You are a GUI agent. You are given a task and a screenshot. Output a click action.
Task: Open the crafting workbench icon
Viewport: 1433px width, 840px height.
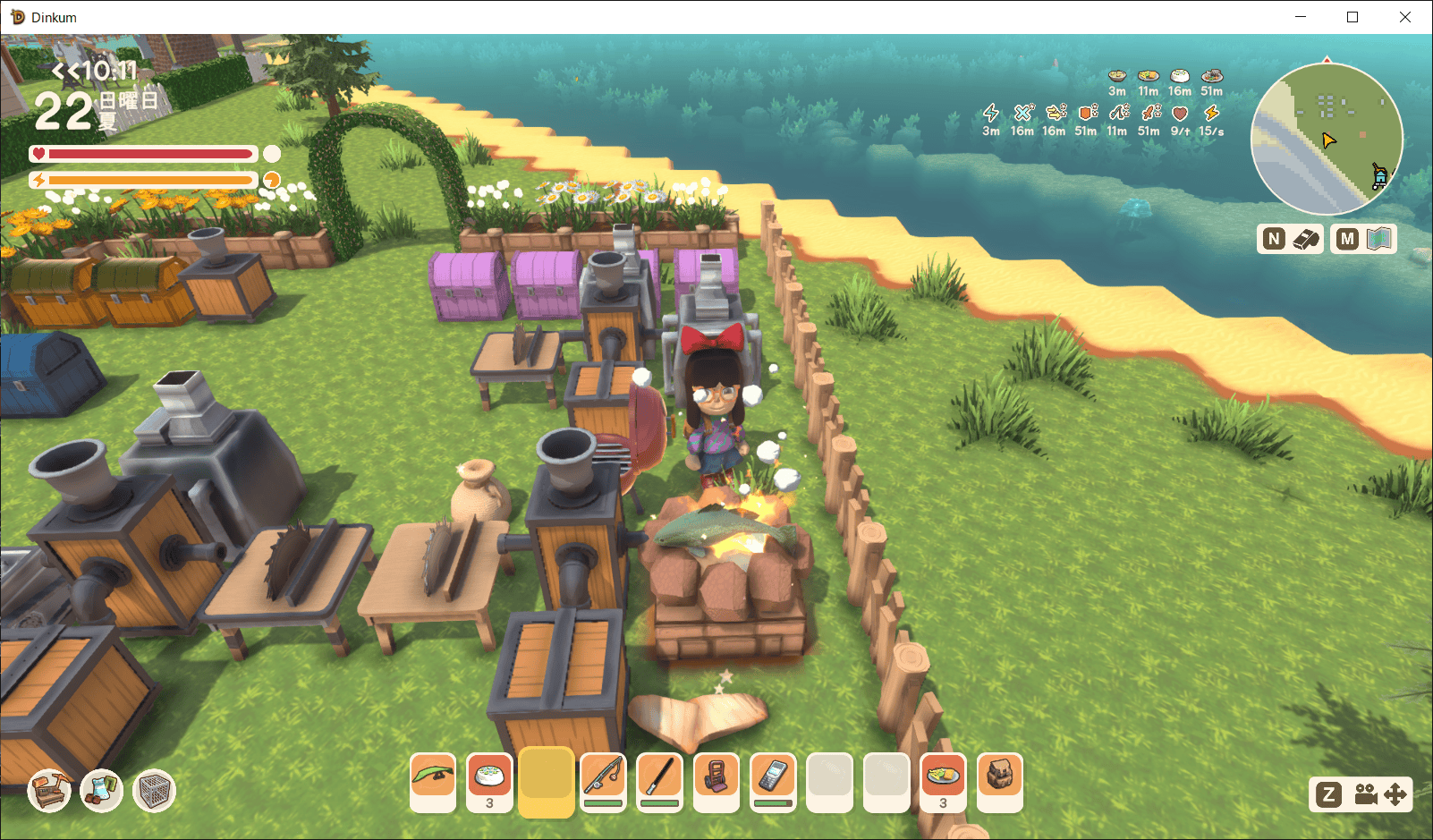tap(49, 791)
